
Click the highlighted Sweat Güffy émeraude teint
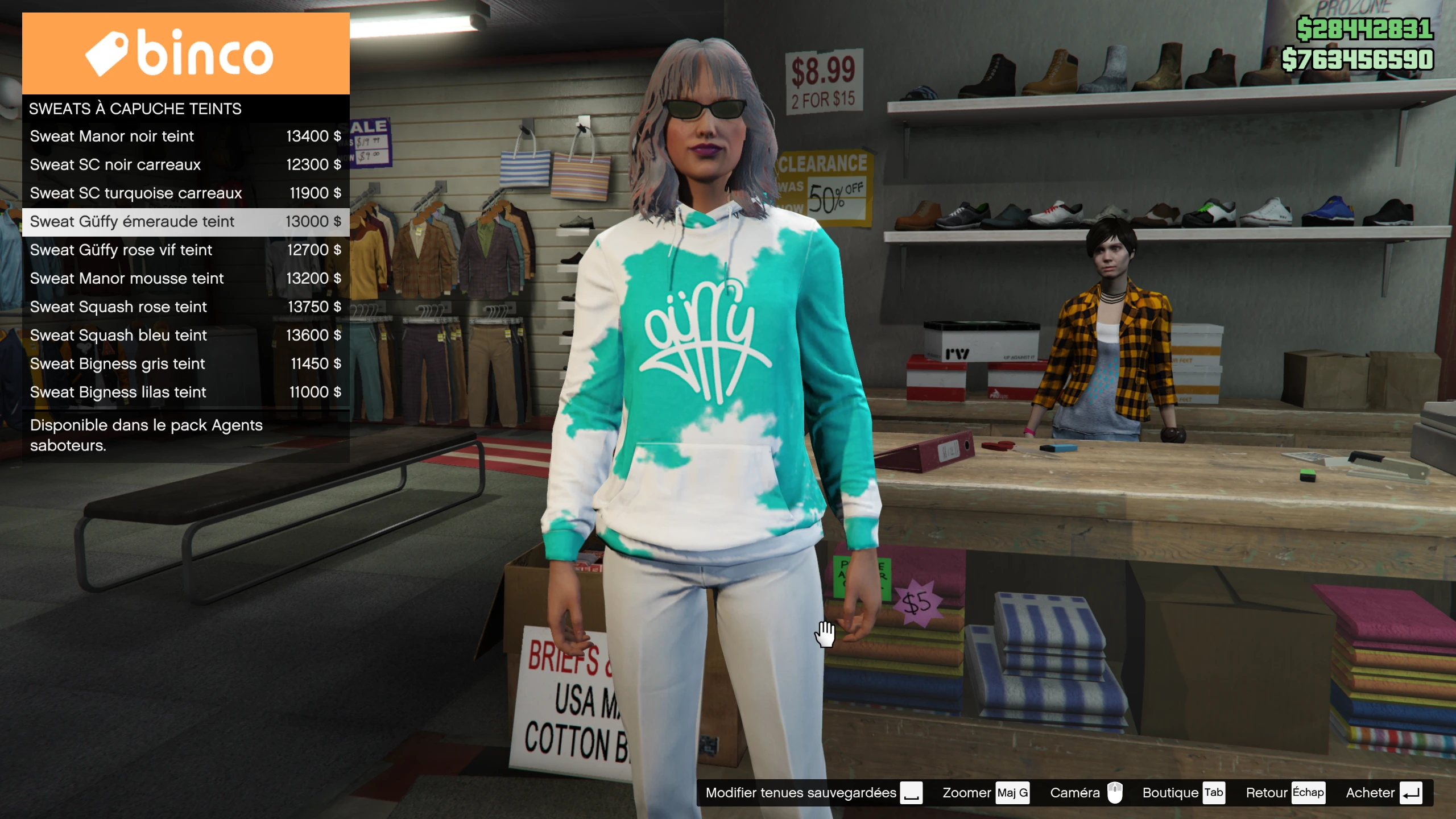pos(185,222)
